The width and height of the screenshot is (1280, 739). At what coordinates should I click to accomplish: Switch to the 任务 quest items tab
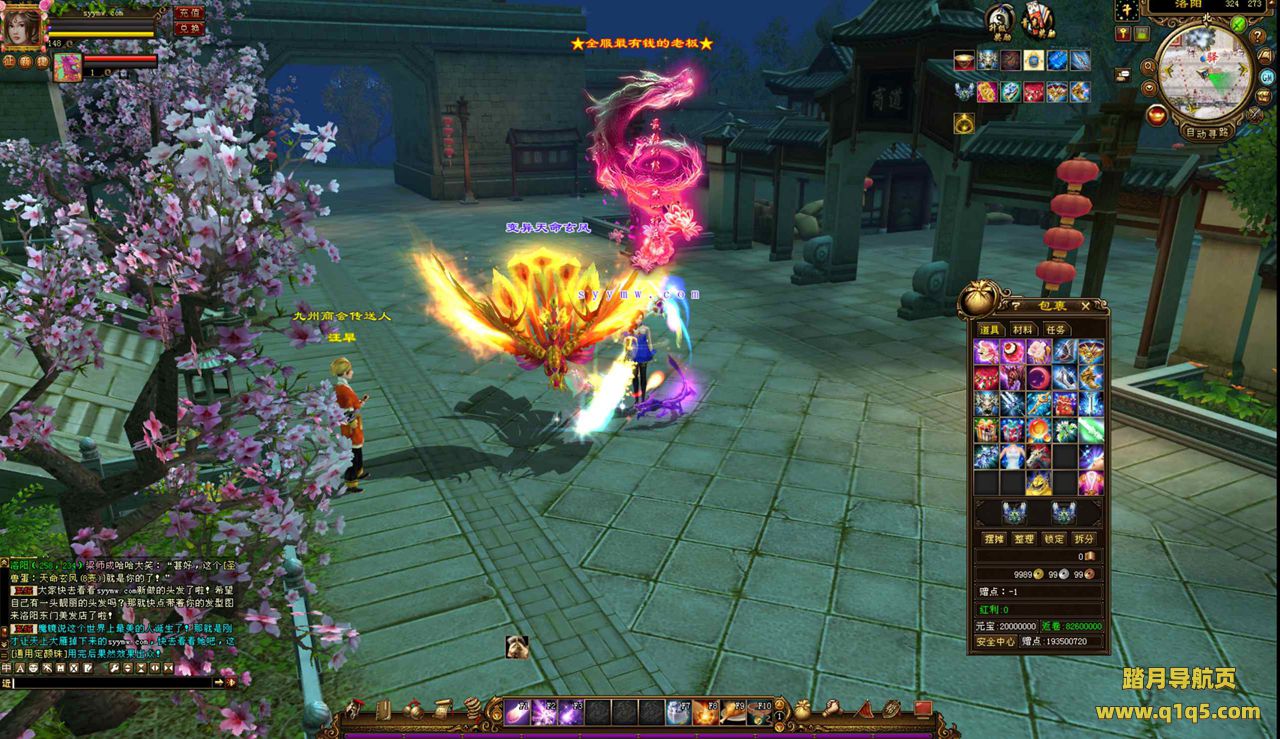click(1055, 330)
